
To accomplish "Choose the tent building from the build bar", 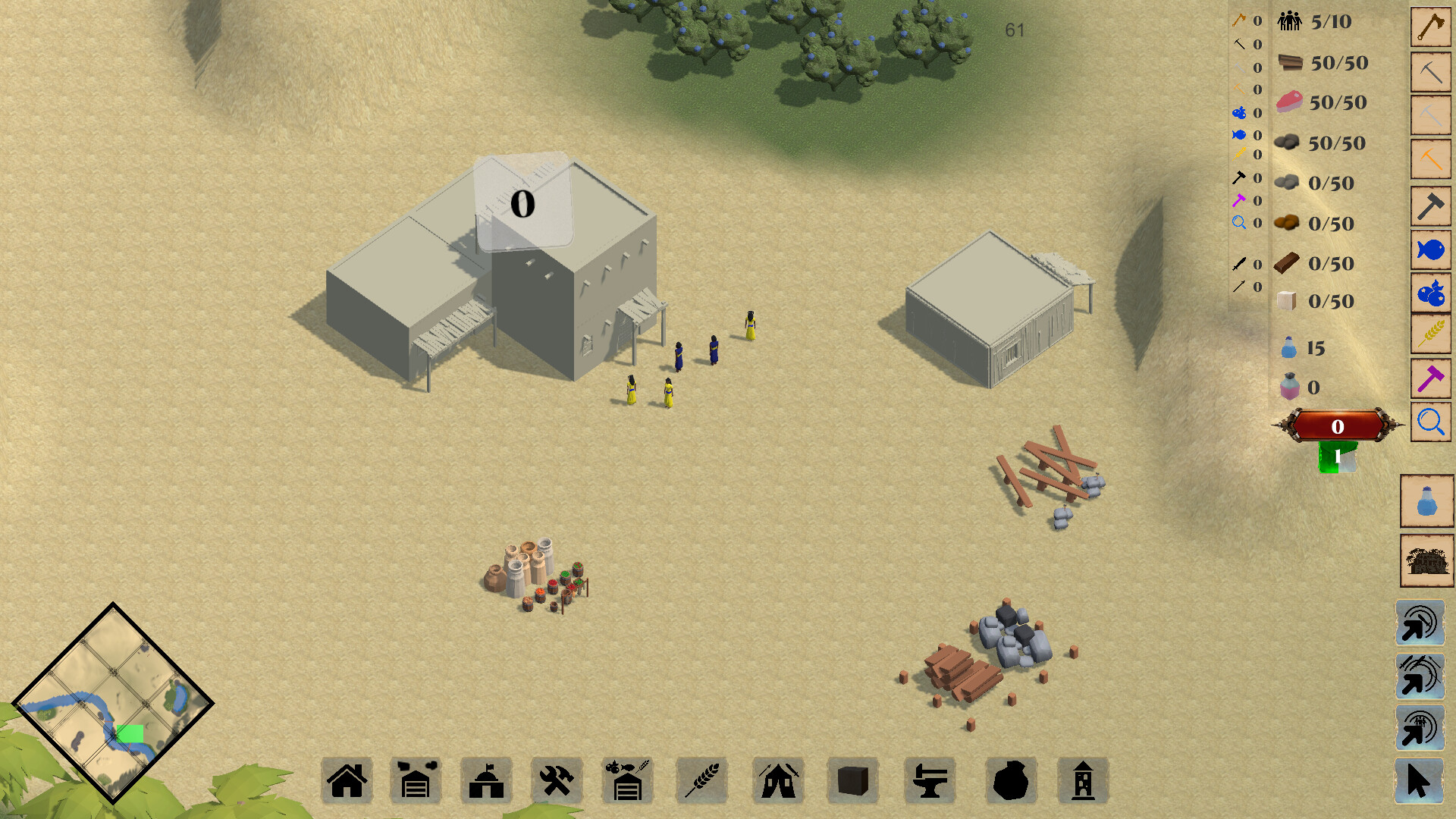I will click(778, 780).
